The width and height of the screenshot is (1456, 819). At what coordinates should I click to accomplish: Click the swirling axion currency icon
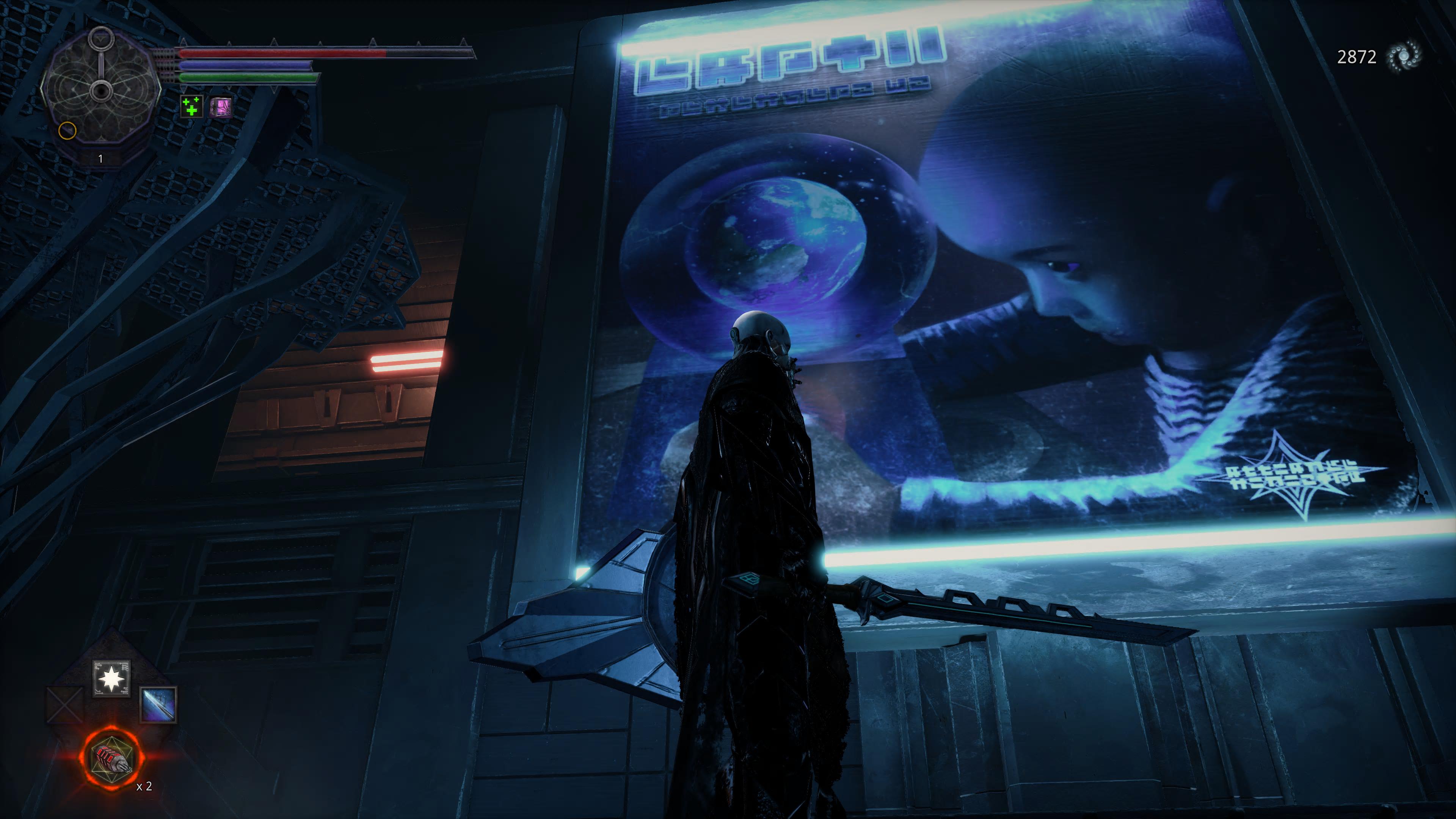tap(1404, 56)
